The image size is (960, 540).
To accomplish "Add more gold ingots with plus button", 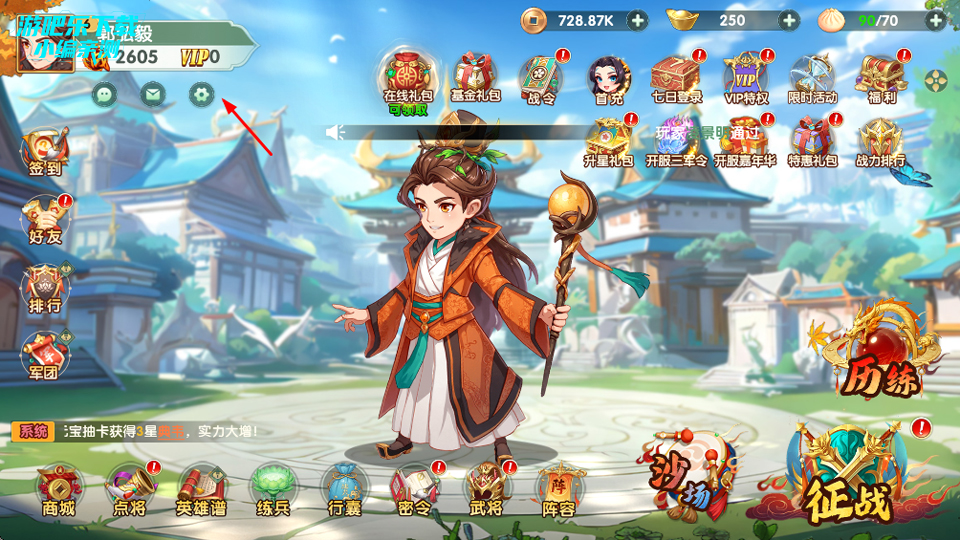I will pos(789,20).
